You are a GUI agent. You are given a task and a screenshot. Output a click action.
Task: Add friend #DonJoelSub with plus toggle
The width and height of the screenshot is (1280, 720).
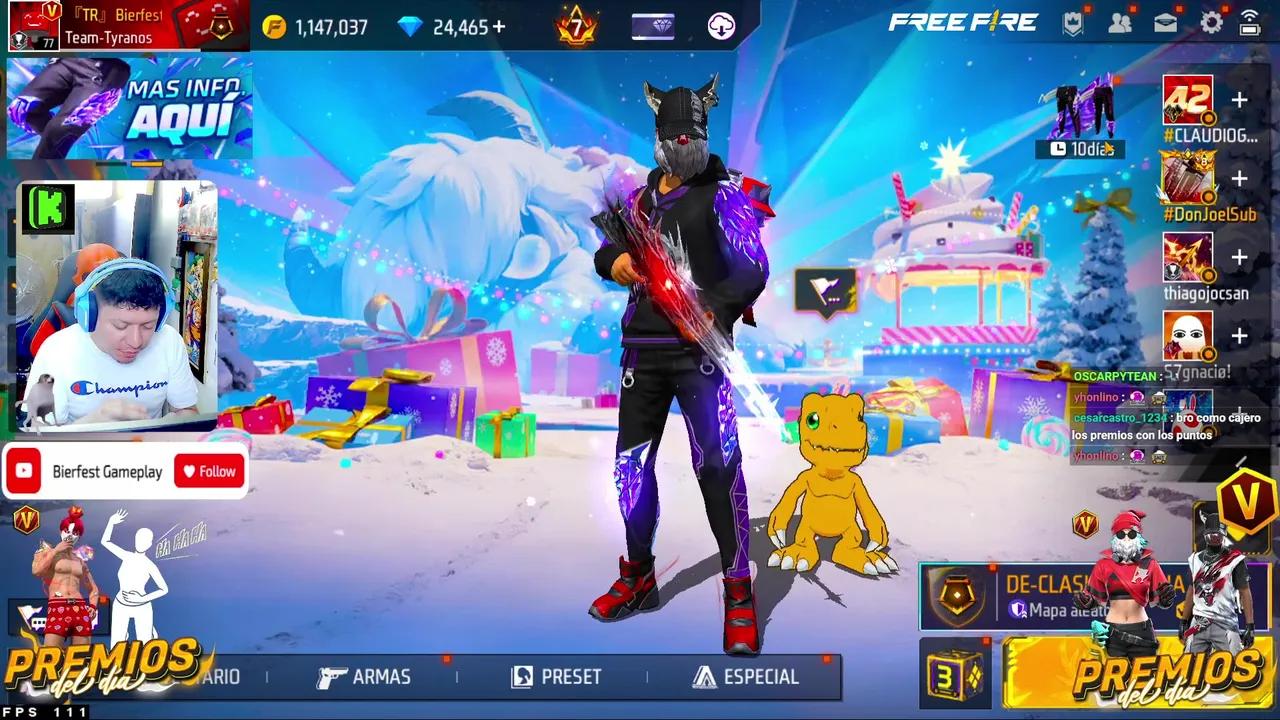click(1240, 179)
